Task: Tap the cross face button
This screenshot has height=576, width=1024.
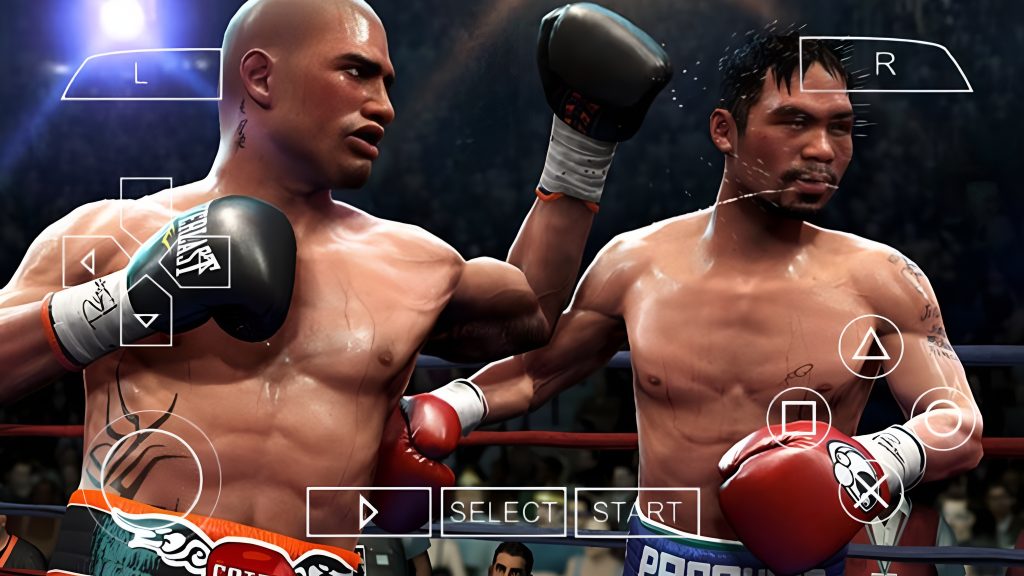Action: pos(870,490)
